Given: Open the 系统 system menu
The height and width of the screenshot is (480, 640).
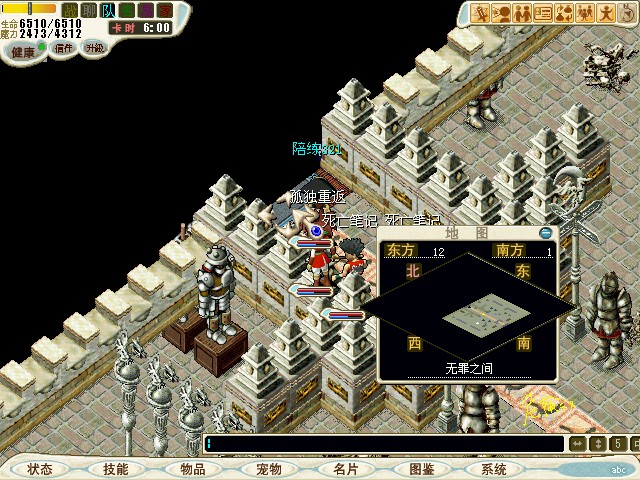Looking at the screenshot, I should (x=494, y=468).
